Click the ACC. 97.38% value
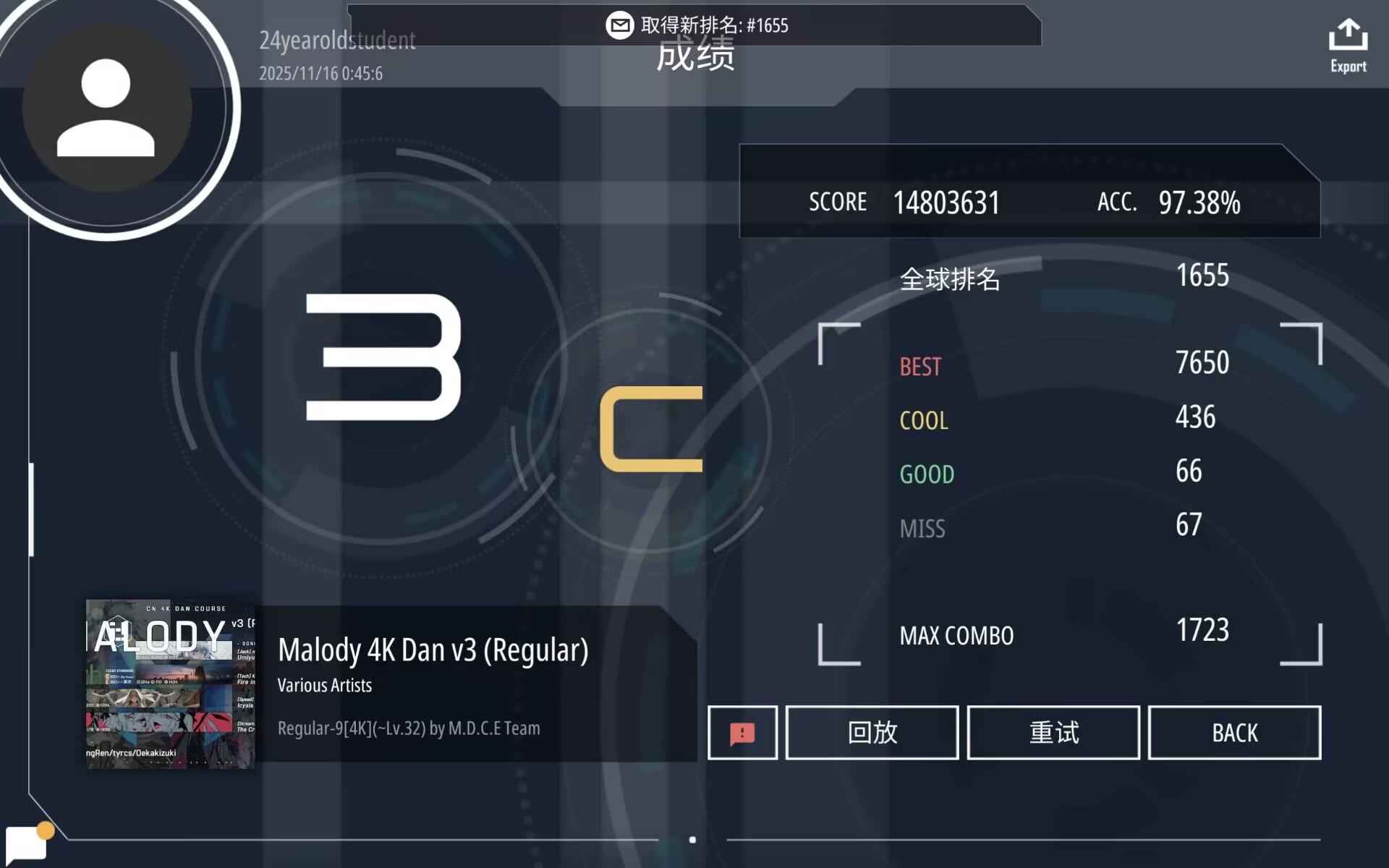 click(x=1199, y=203)
